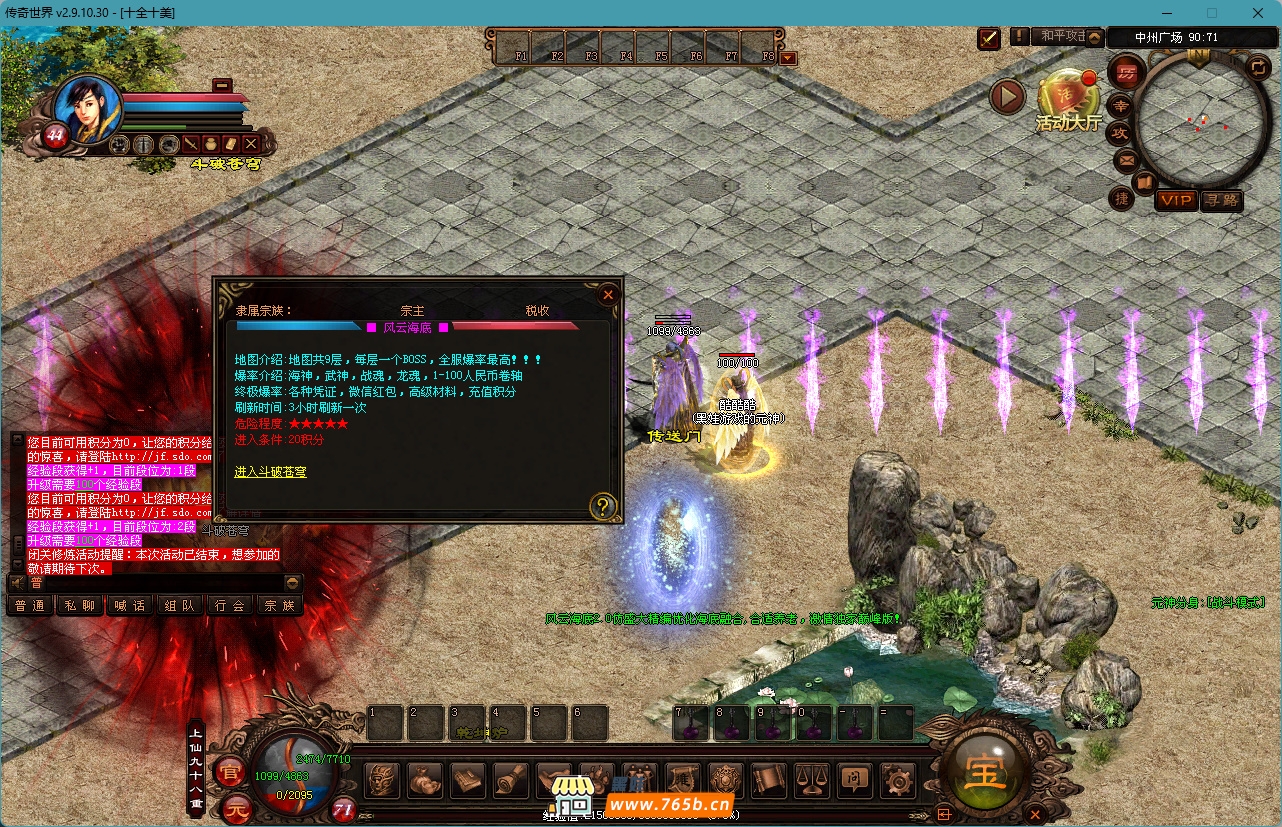Image resolution: width=1282 pixels, height=827 pixels.
Task: Maximize the game window
Action: pos(1212,13)
